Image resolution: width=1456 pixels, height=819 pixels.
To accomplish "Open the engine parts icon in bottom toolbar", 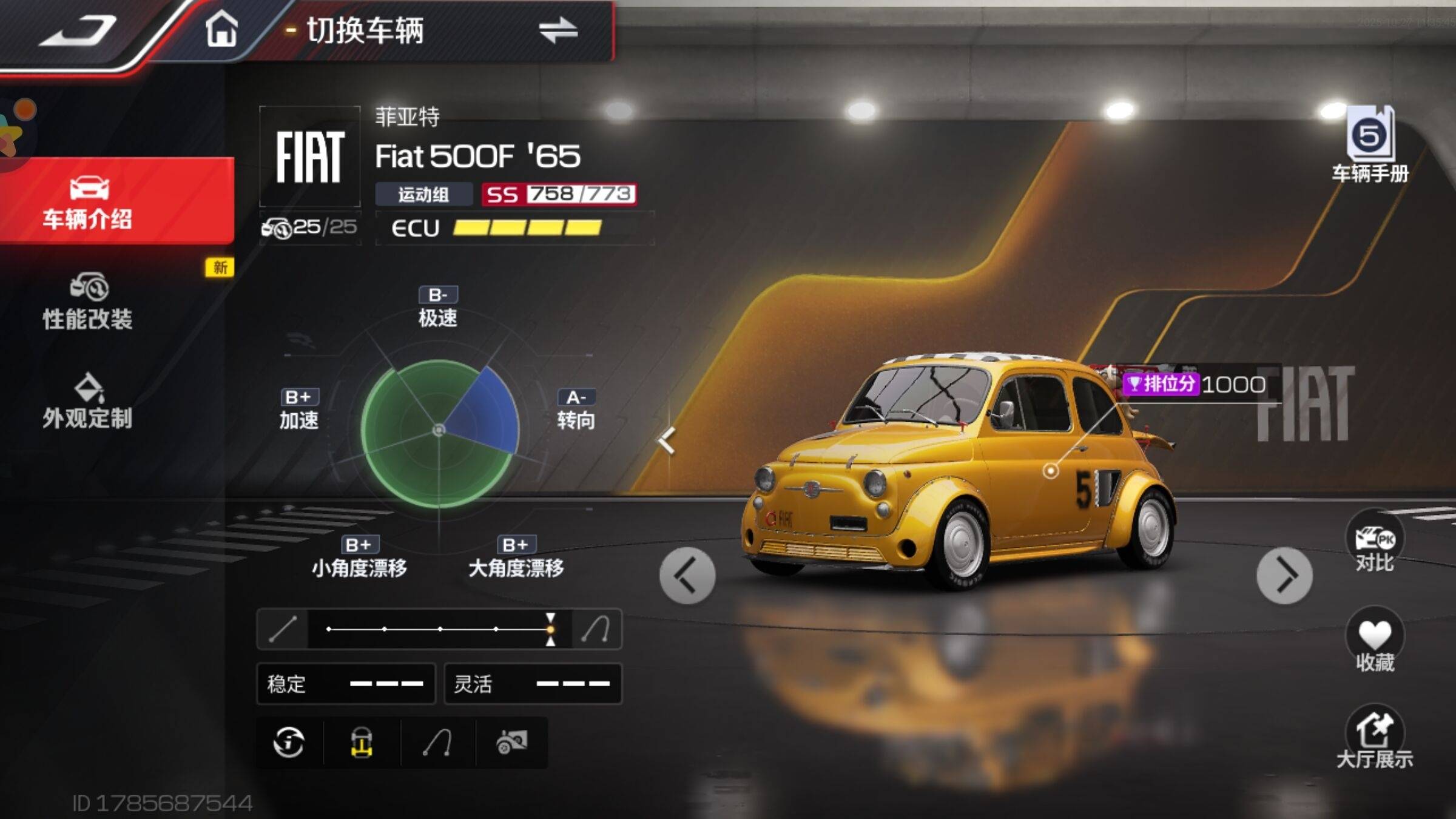I will (511, 742).
